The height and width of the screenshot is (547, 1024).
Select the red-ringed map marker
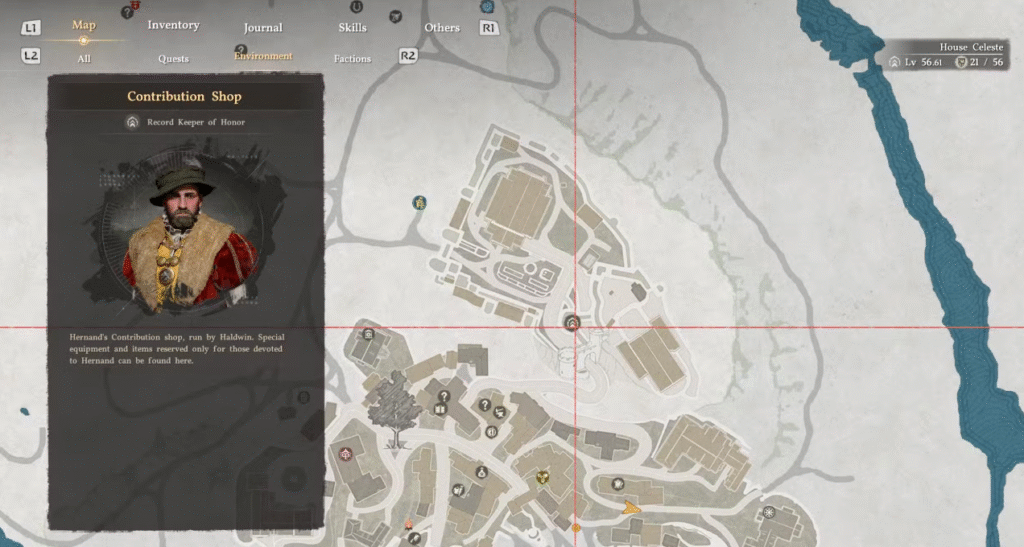pyautogui.click(x=347, y=453)
